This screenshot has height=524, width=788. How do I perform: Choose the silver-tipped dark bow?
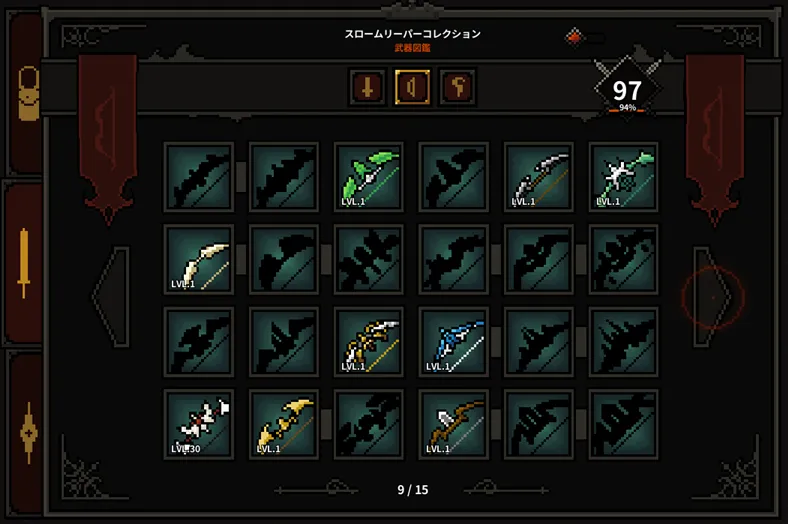(539, 177)
